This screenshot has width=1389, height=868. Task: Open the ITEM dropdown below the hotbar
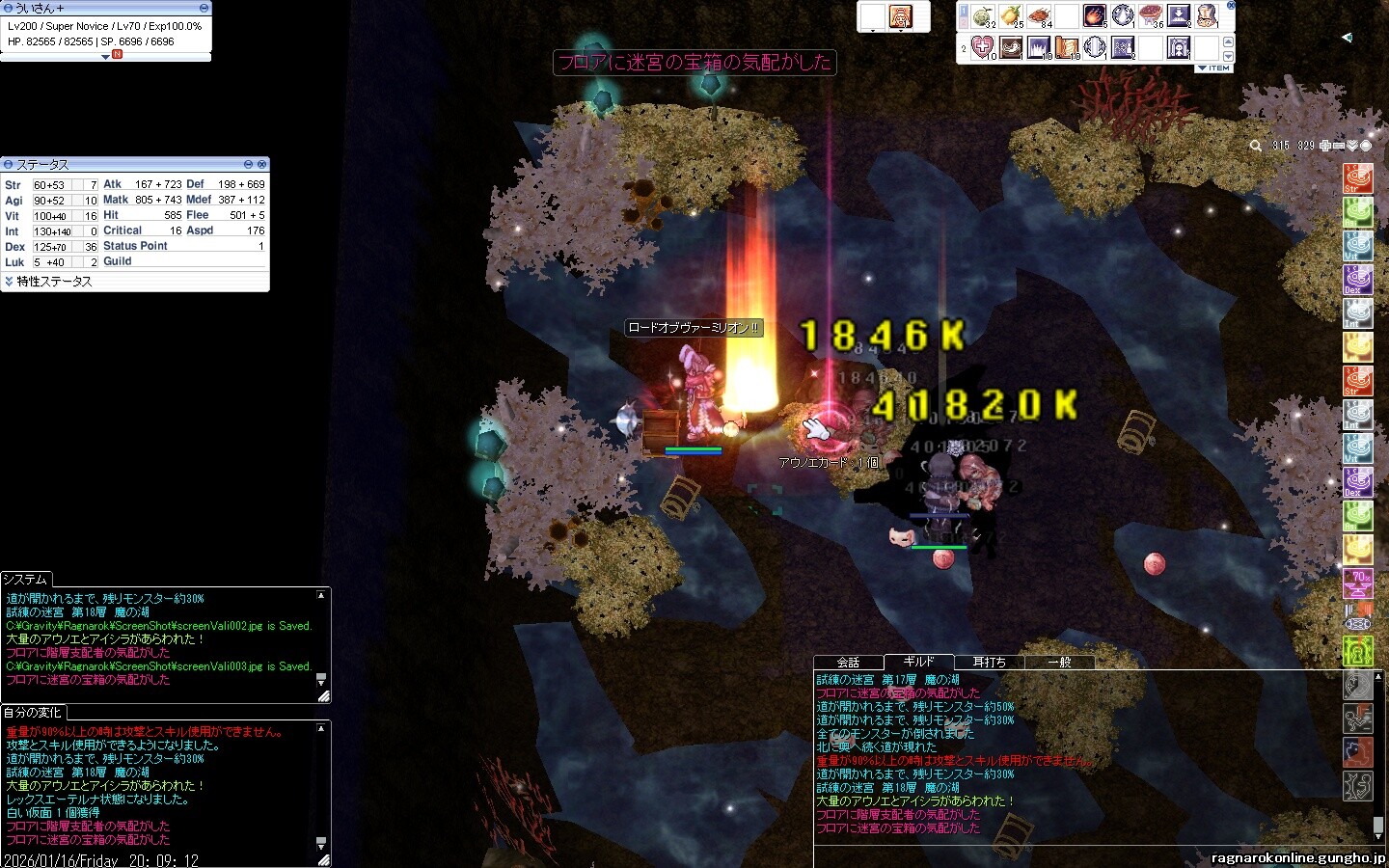coord(1214,68)
